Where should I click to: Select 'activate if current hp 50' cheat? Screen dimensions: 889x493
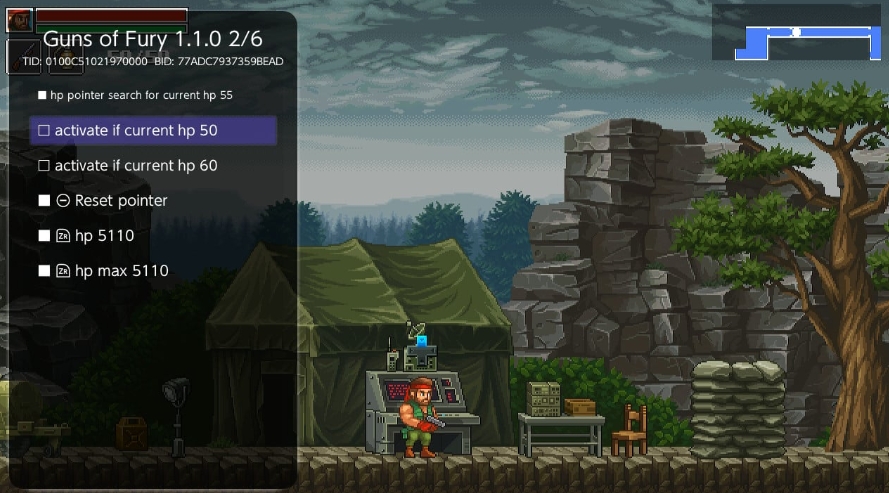(x=135, y=131)
